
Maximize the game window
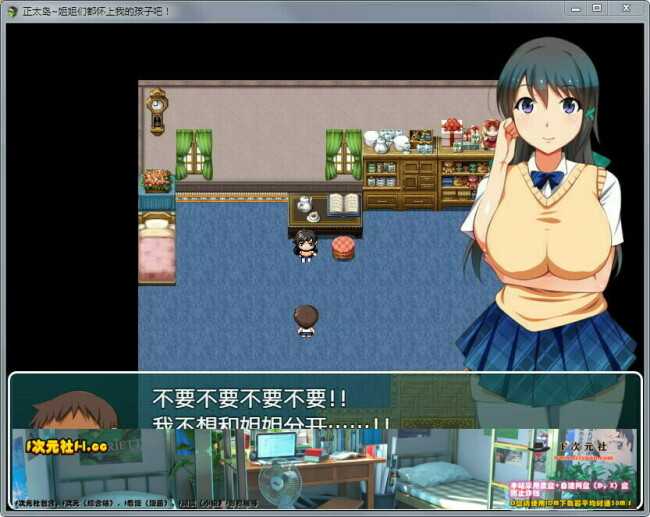[x=597, y=8]
